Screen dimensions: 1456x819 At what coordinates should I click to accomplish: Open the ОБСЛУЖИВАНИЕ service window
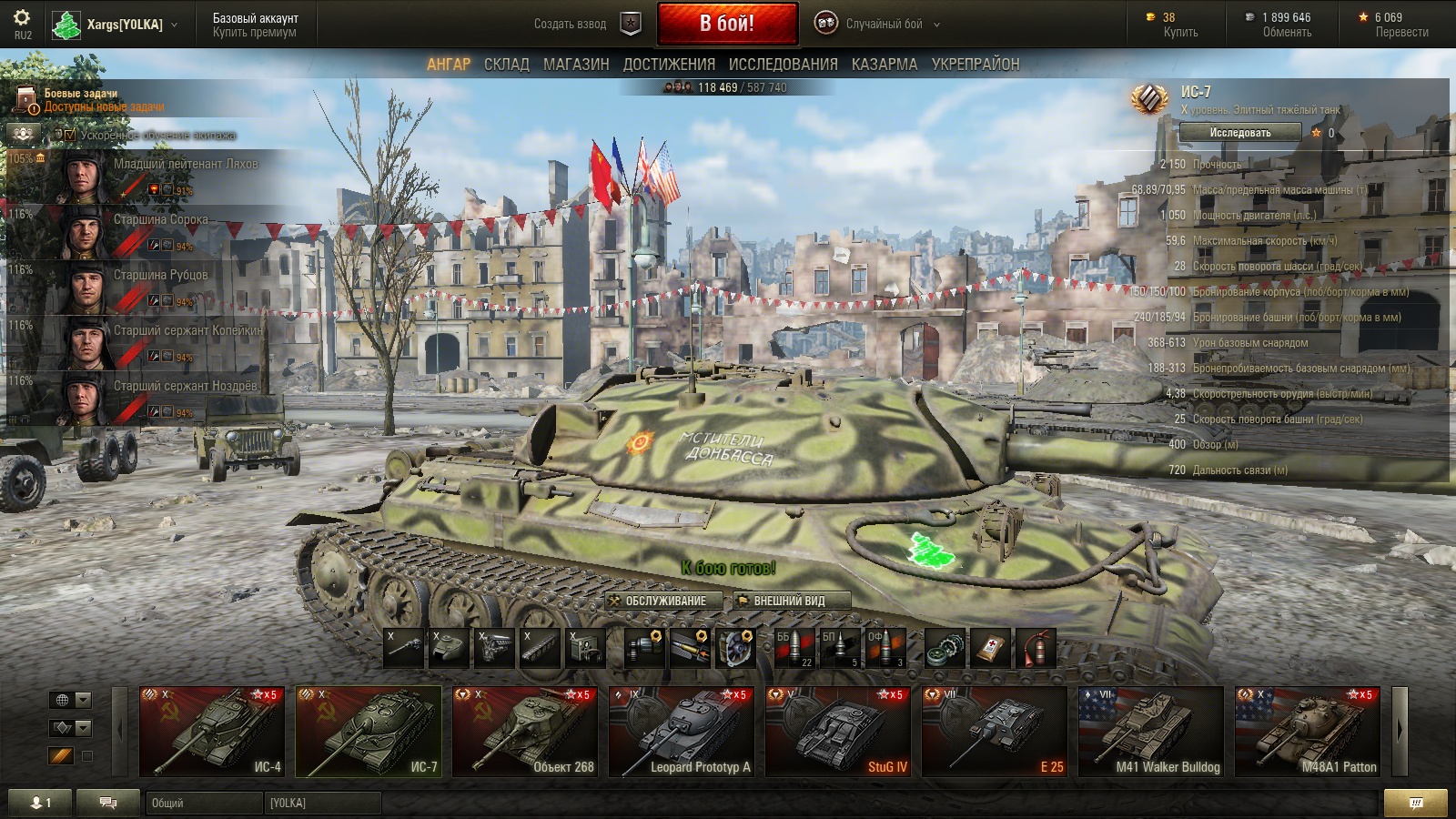664,601
